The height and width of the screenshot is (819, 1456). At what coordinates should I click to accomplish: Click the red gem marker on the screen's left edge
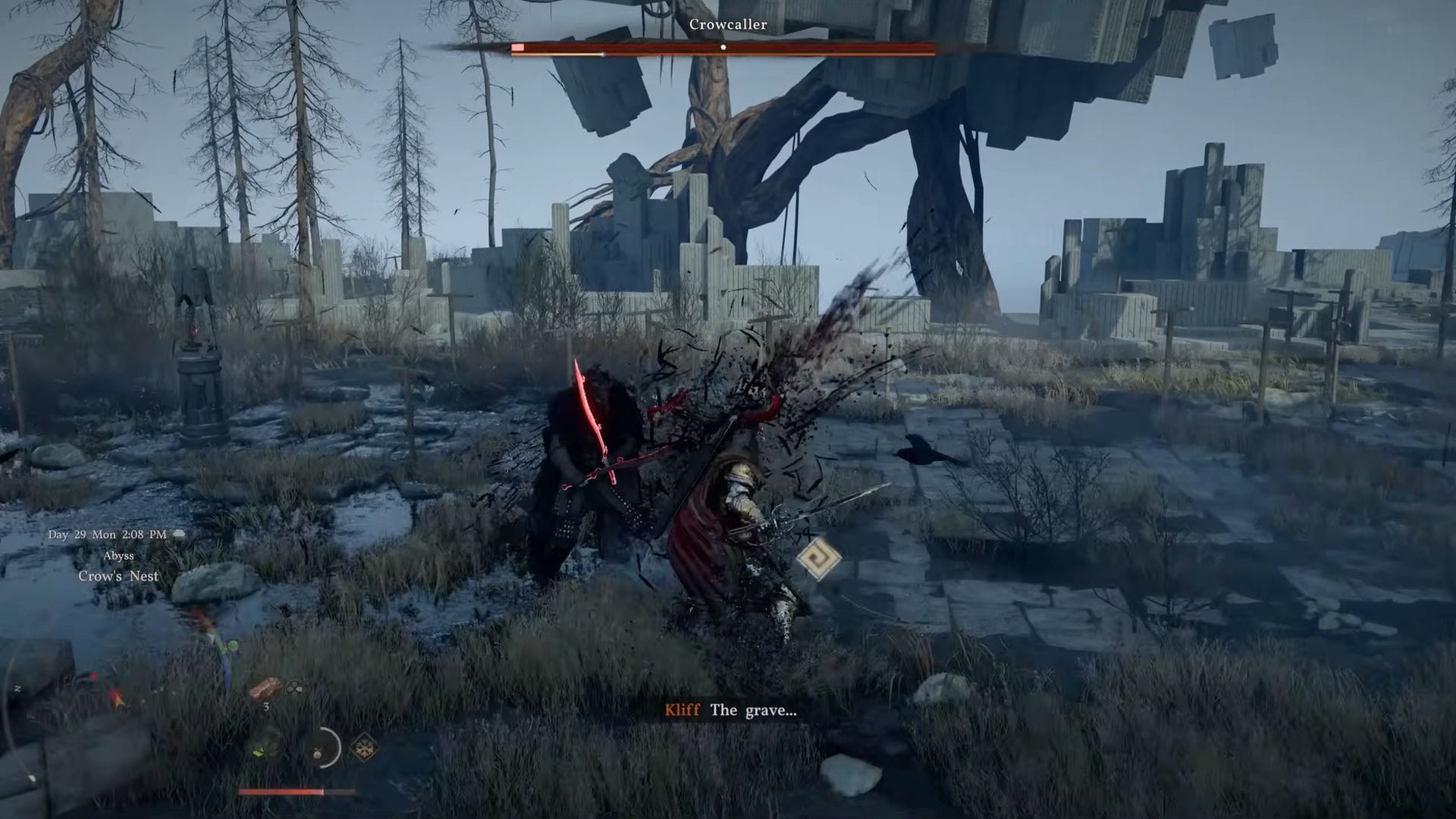93,676
